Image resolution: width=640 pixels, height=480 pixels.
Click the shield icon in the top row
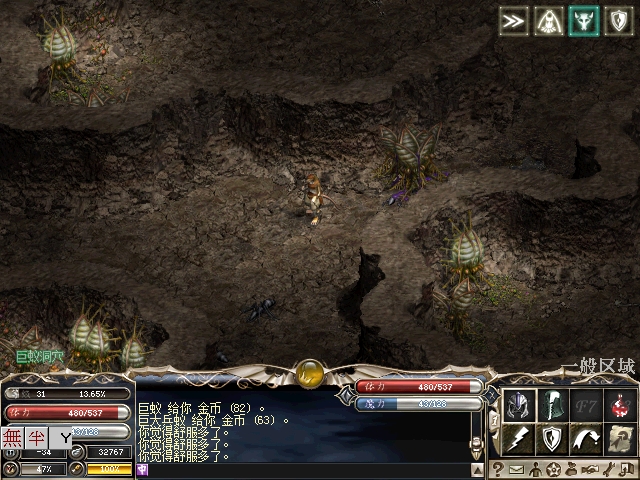[x=619, y=22]
